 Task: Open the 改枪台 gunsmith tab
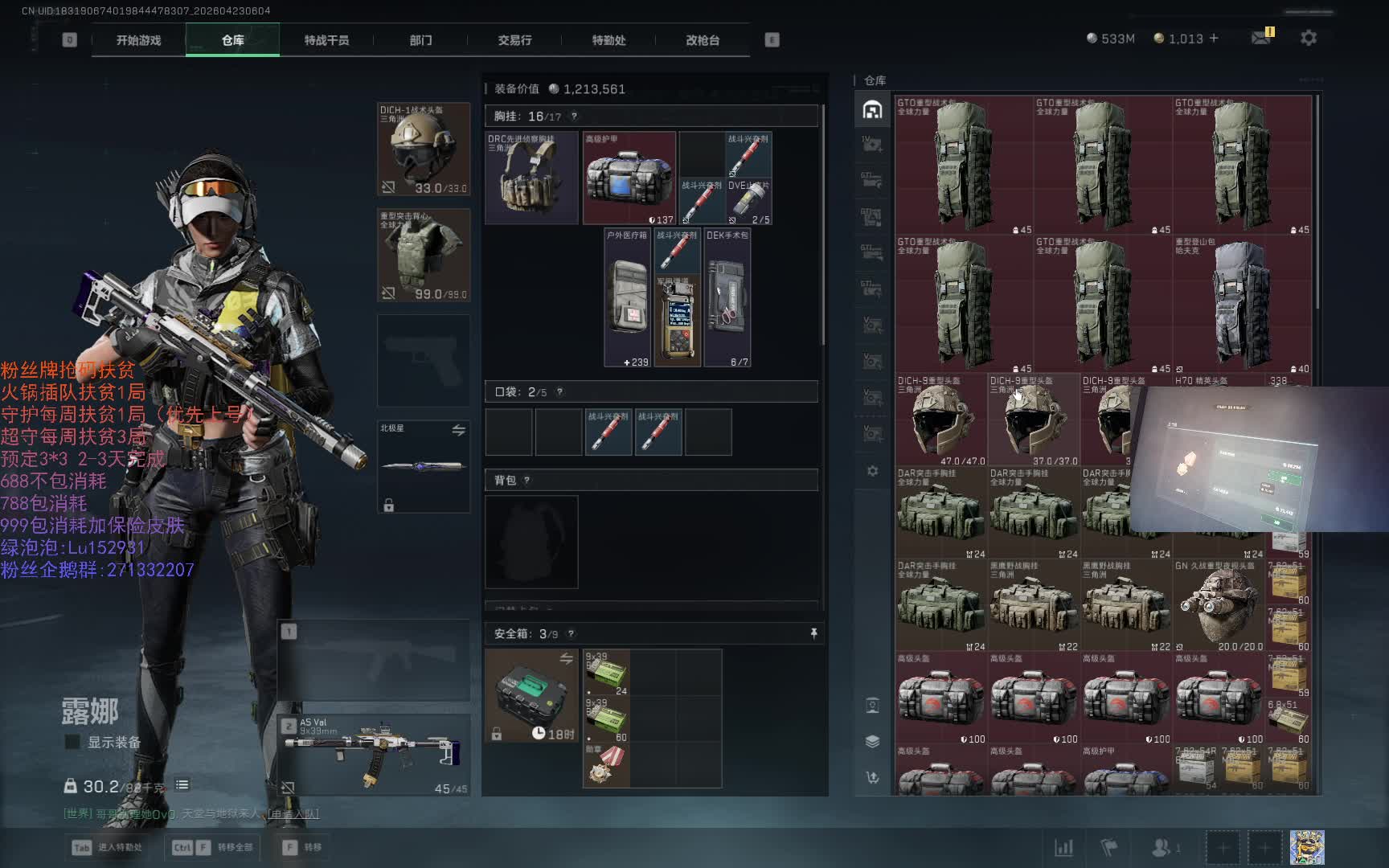click(703, 40)
